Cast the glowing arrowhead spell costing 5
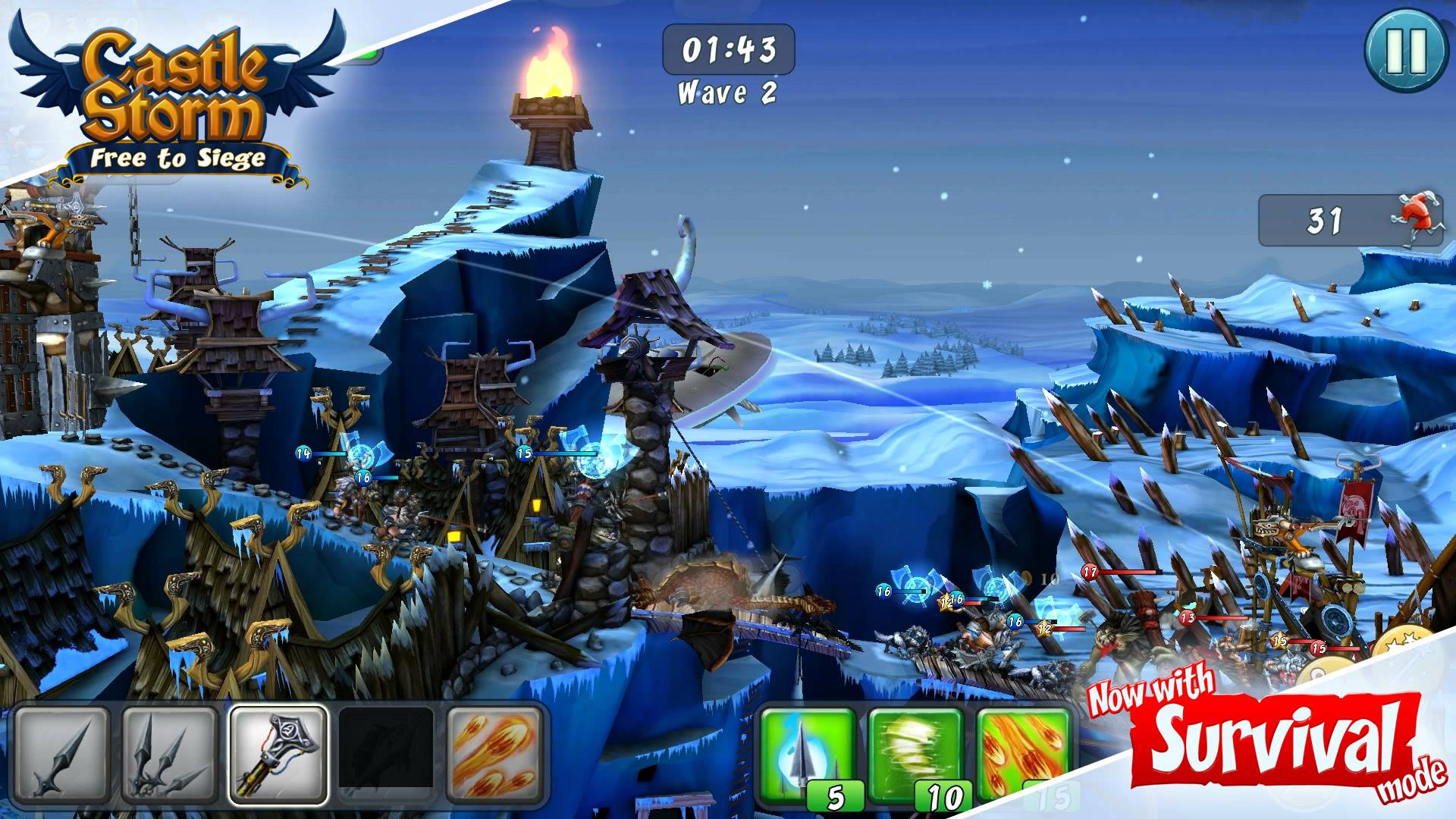This screenshot has width=1456, height=819. [808, 755]
